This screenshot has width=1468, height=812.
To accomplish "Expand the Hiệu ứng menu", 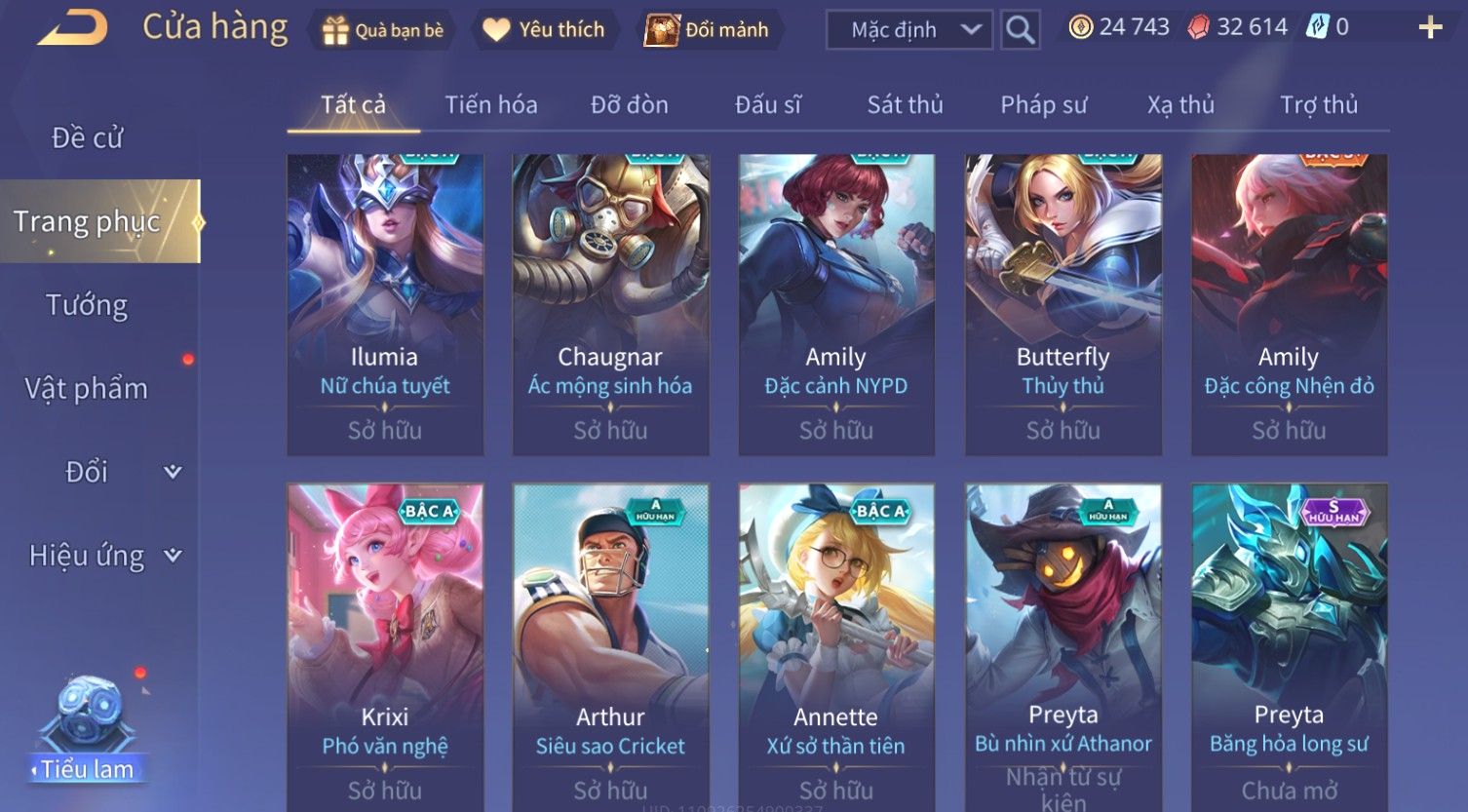I will [x=104, y=556].
